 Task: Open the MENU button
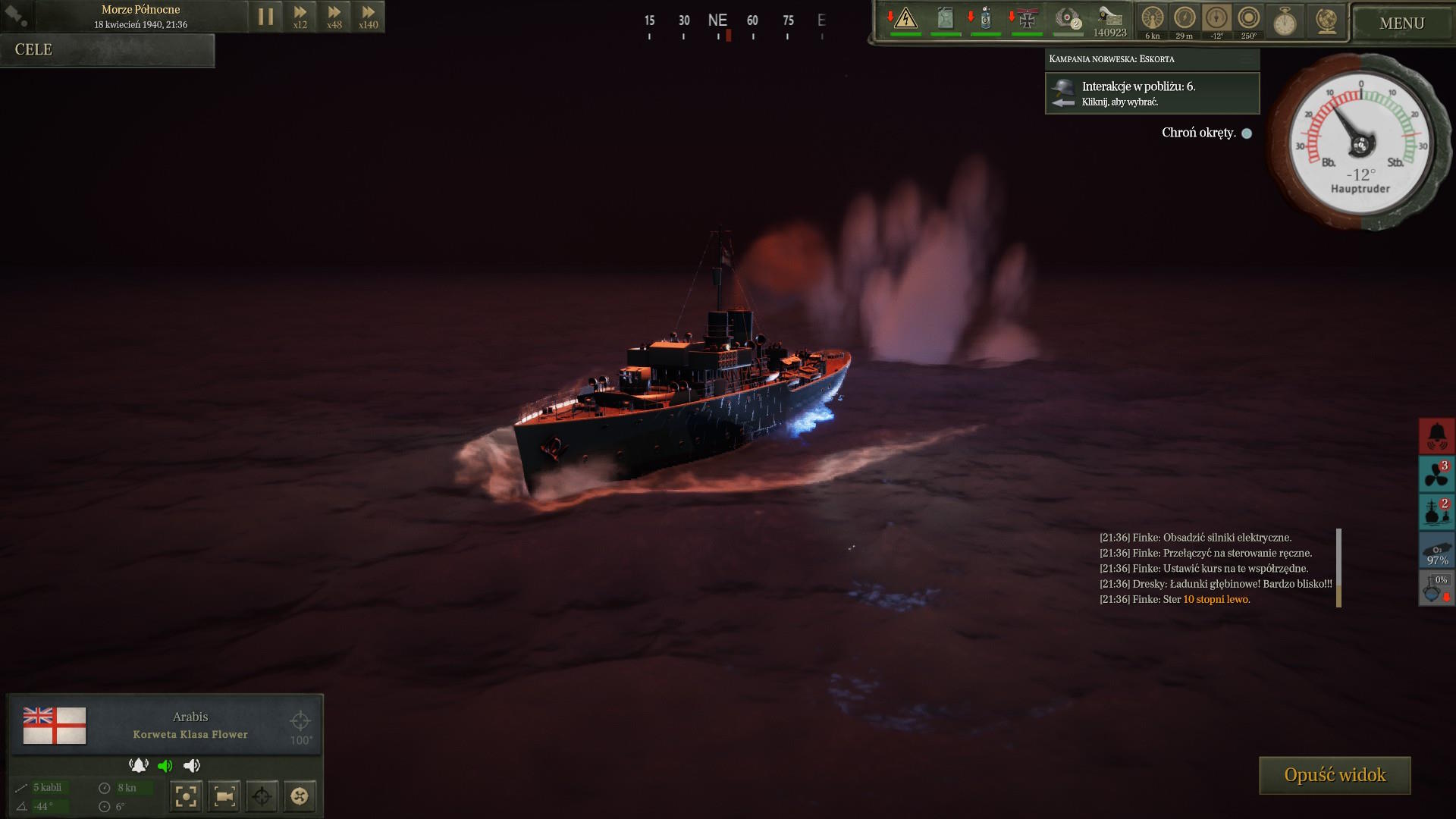[1401, 24]
